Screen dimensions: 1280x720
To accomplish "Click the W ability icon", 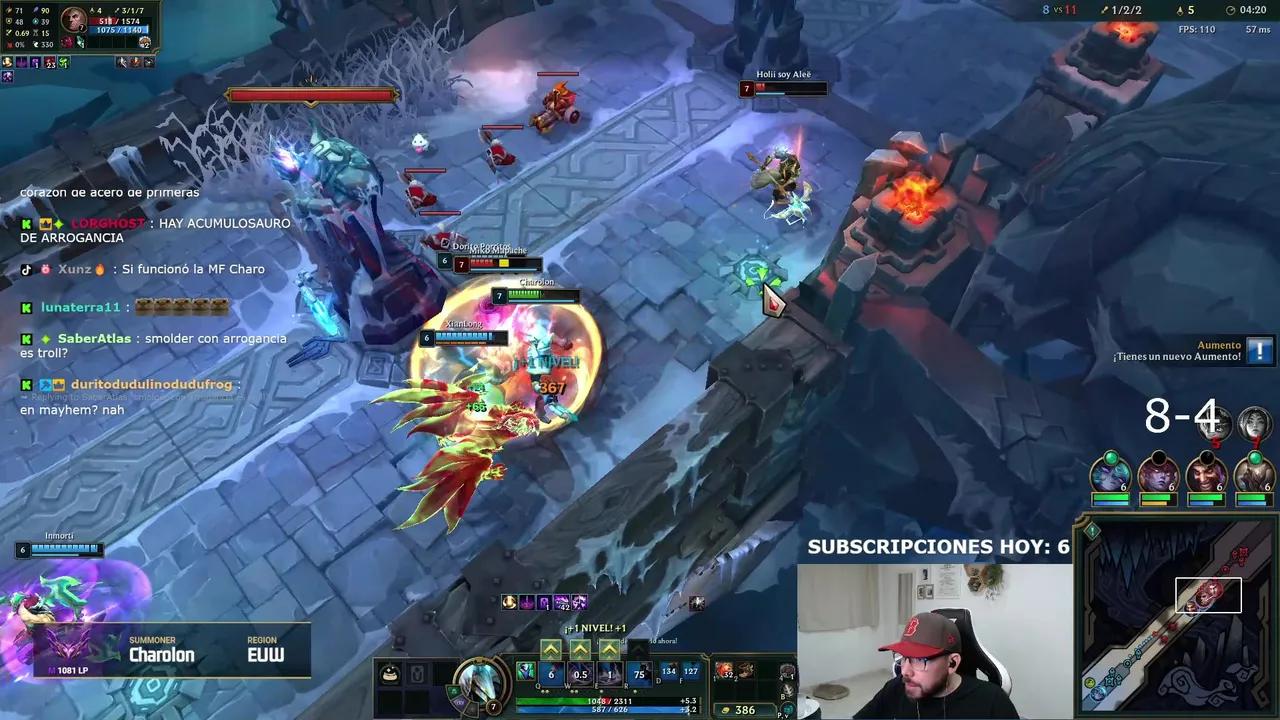I will (x=579, y=673).
